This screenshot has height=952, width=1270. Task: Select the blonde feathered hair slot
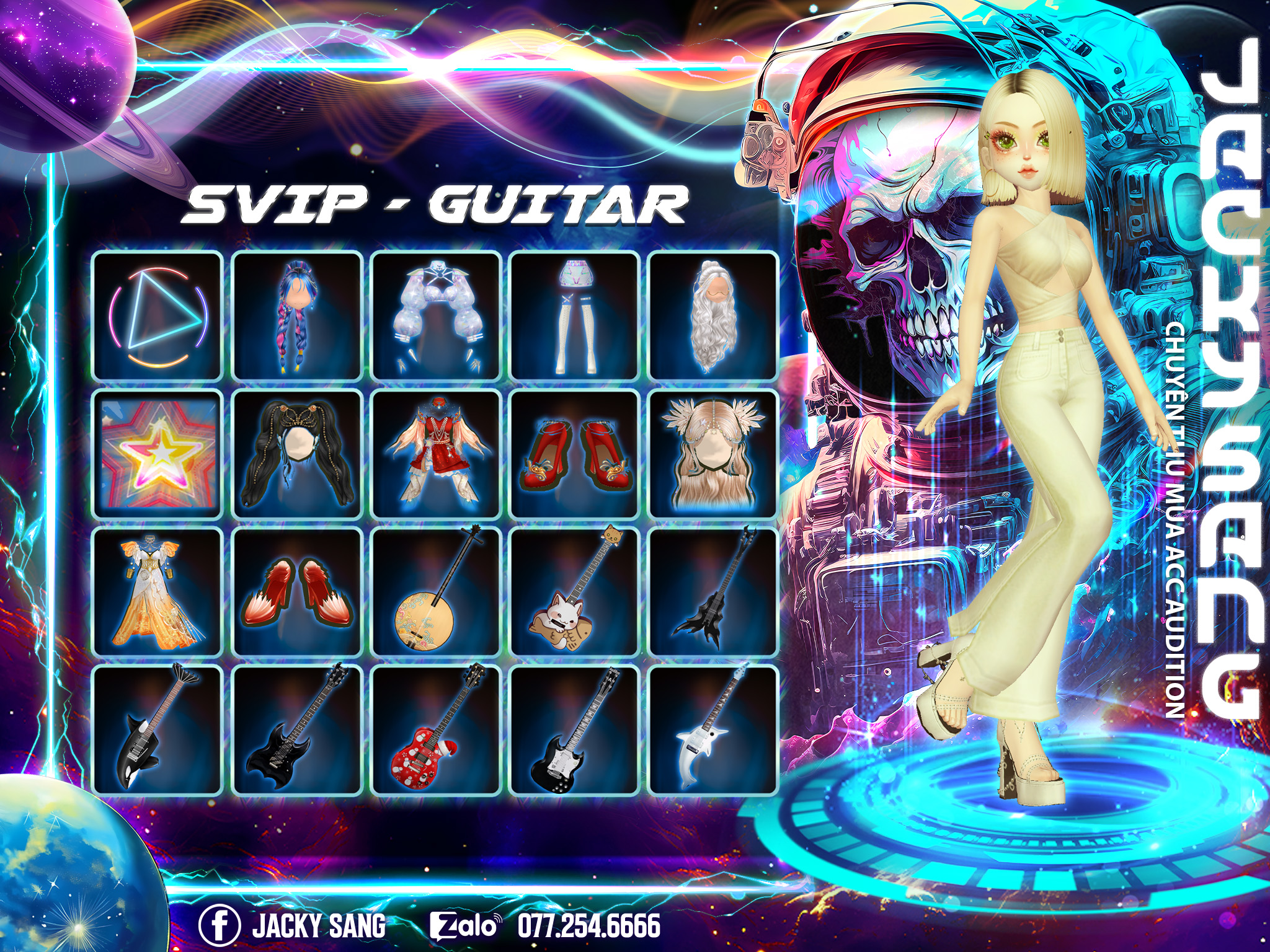pyautogui.click(x=713, y=454)
